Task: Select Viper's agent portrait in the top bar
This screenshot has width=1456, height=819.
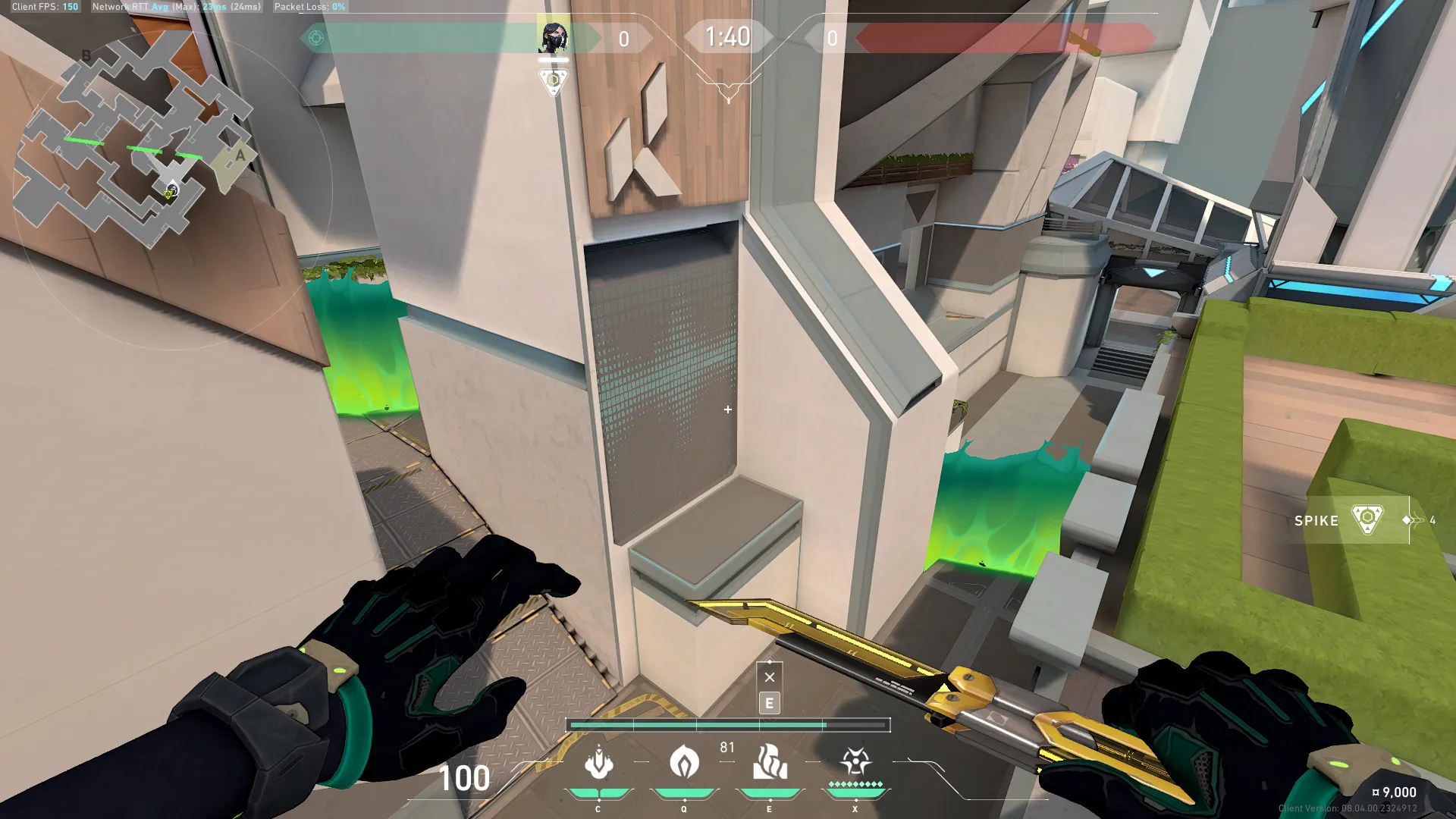Action: point(553,36)
